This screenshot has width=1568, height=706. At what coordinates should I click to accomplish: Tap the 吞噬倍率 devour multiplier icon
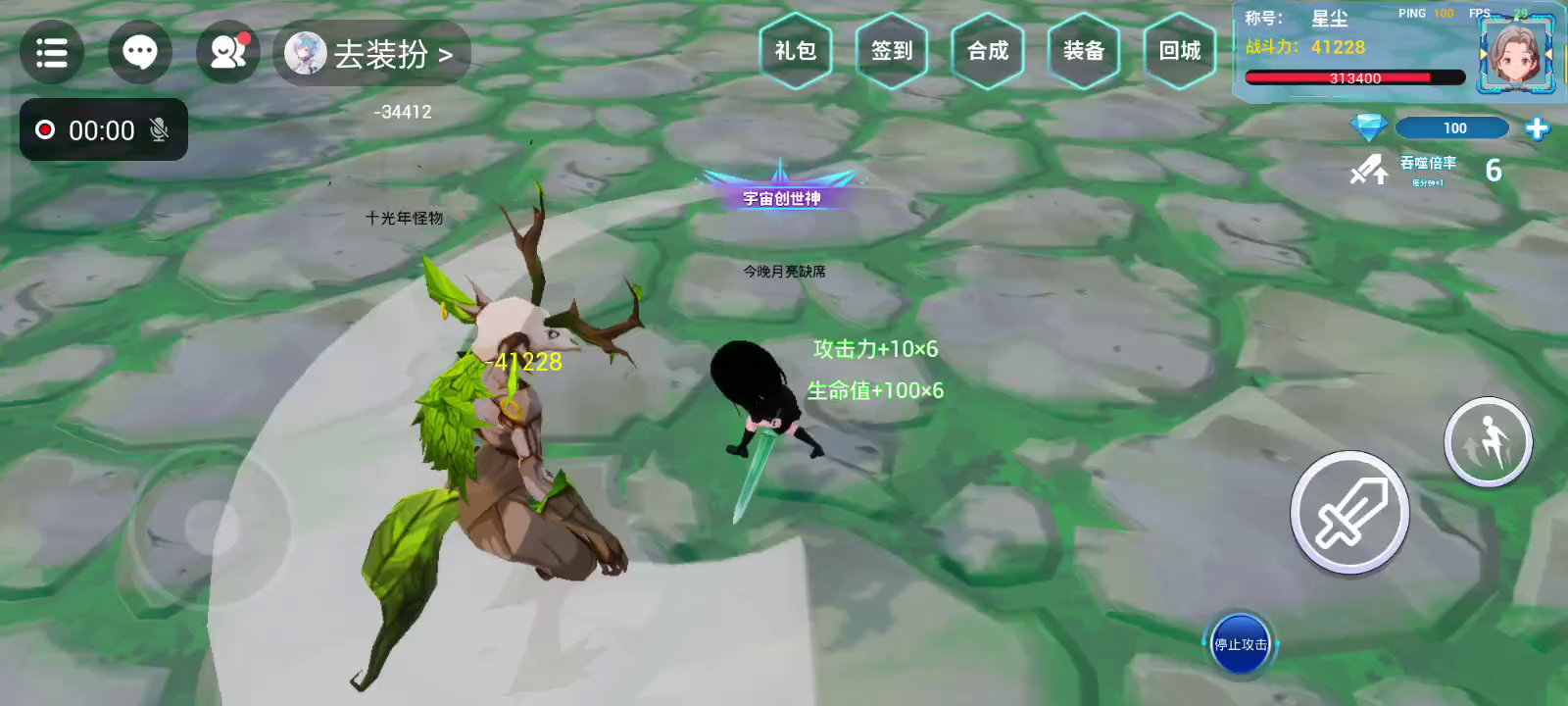[1369, 171]
